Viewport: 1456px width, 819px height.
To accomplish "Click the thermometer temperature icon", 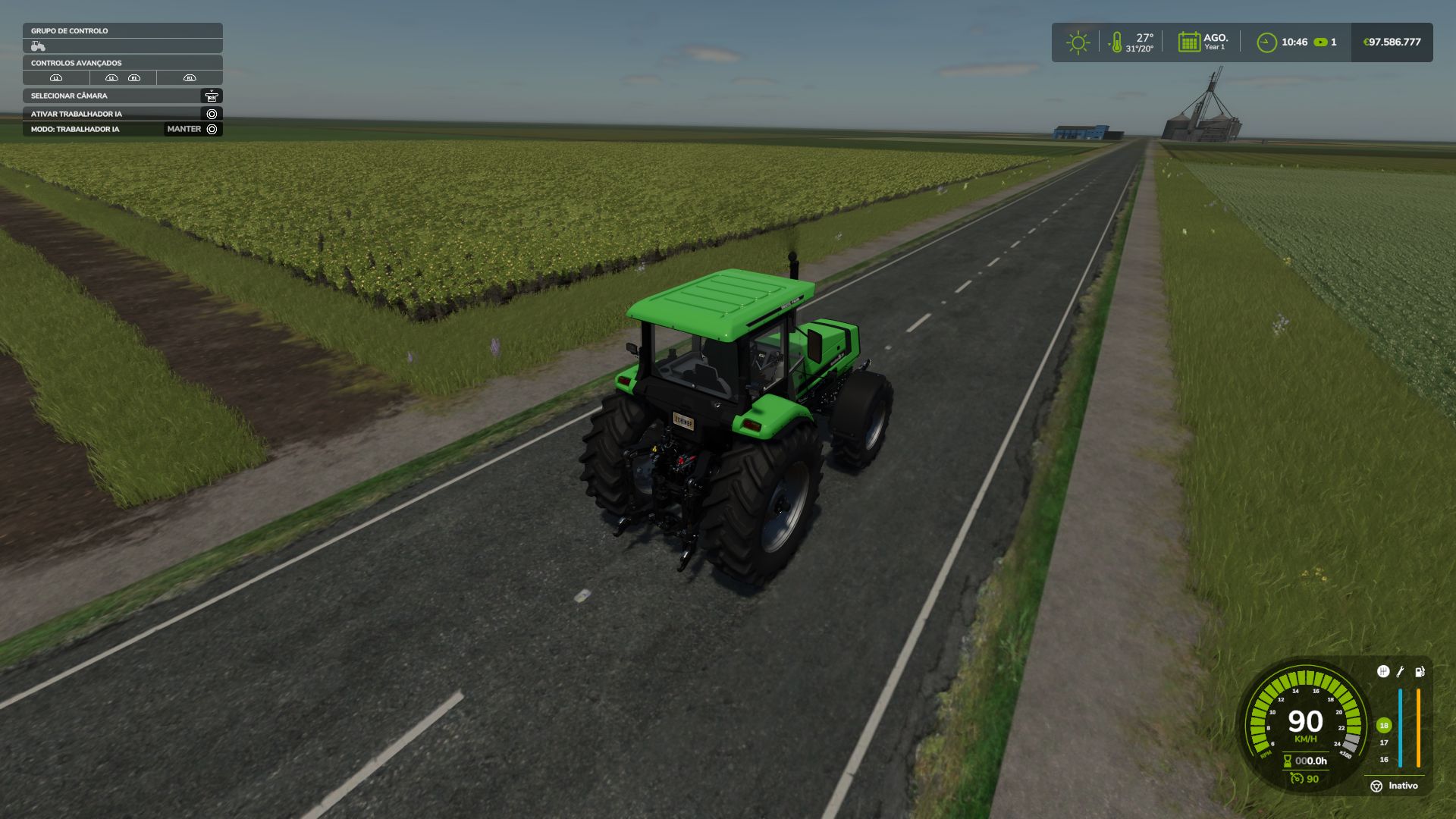I will (x=1116, y=43).
